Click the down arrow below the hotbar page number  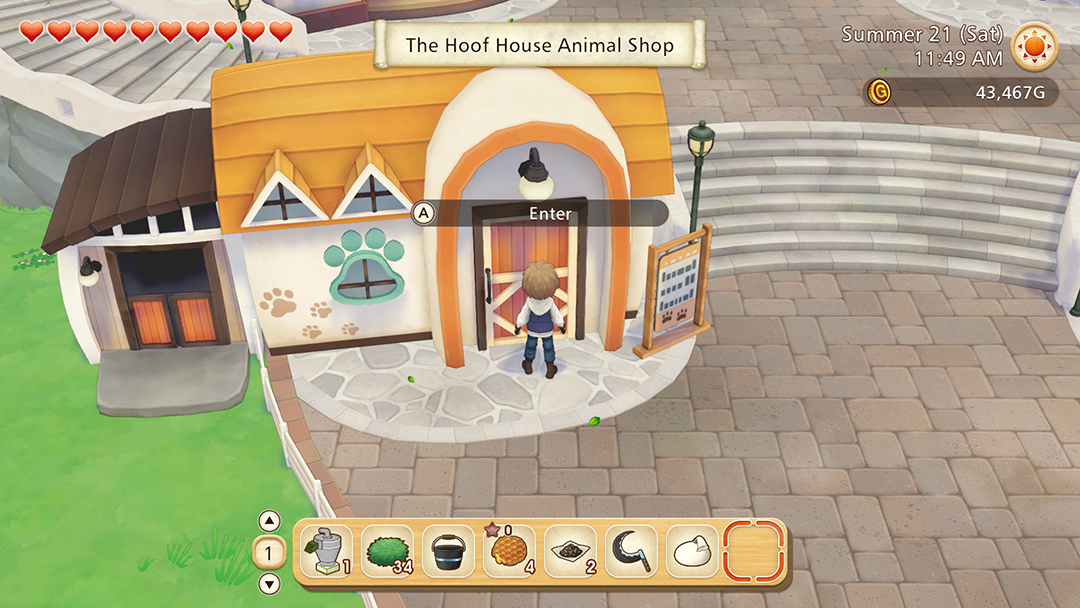tap(269, 584)
